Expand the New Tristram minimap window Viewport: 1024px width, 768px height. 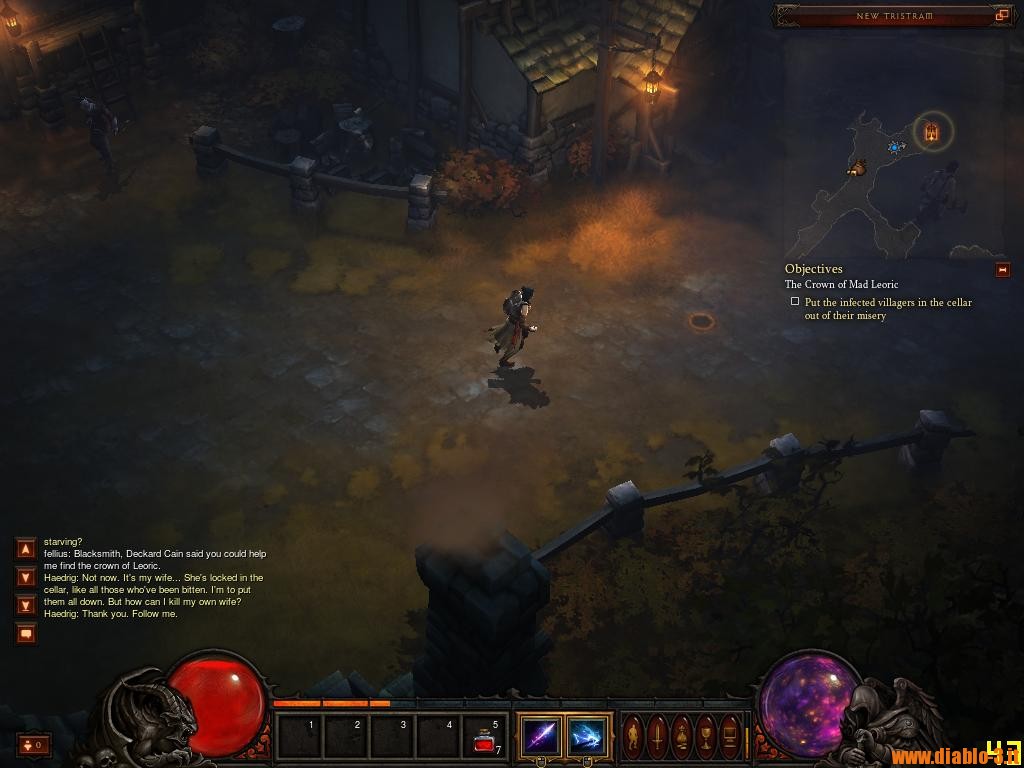point(1001,15)
